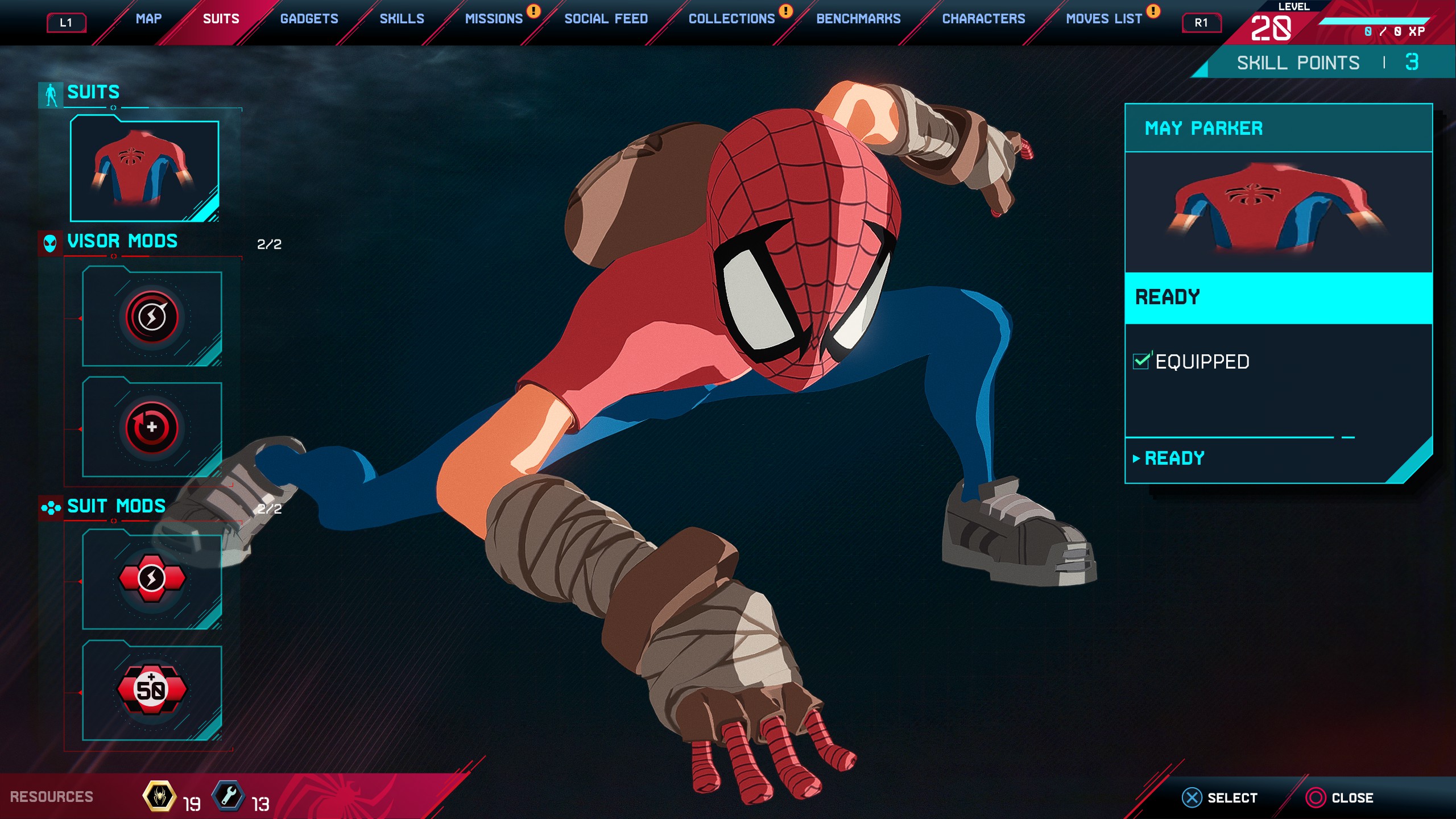The height and width of the screenshot is (819, 1456).
Task: Click the Select button
Action: click(x=1220, y=797)
